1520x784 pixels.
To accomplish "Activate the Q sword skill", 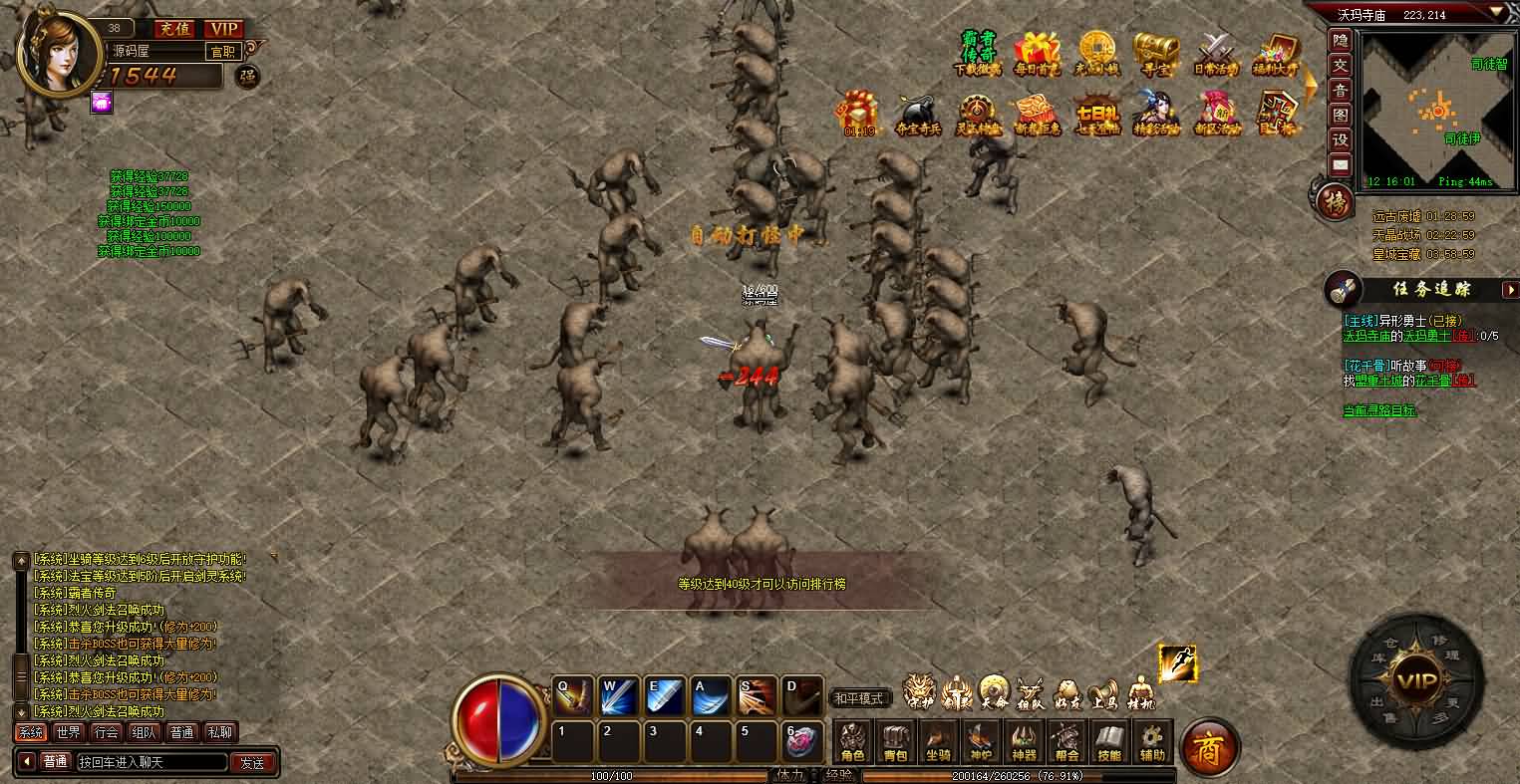I will (x=573, y=696).
